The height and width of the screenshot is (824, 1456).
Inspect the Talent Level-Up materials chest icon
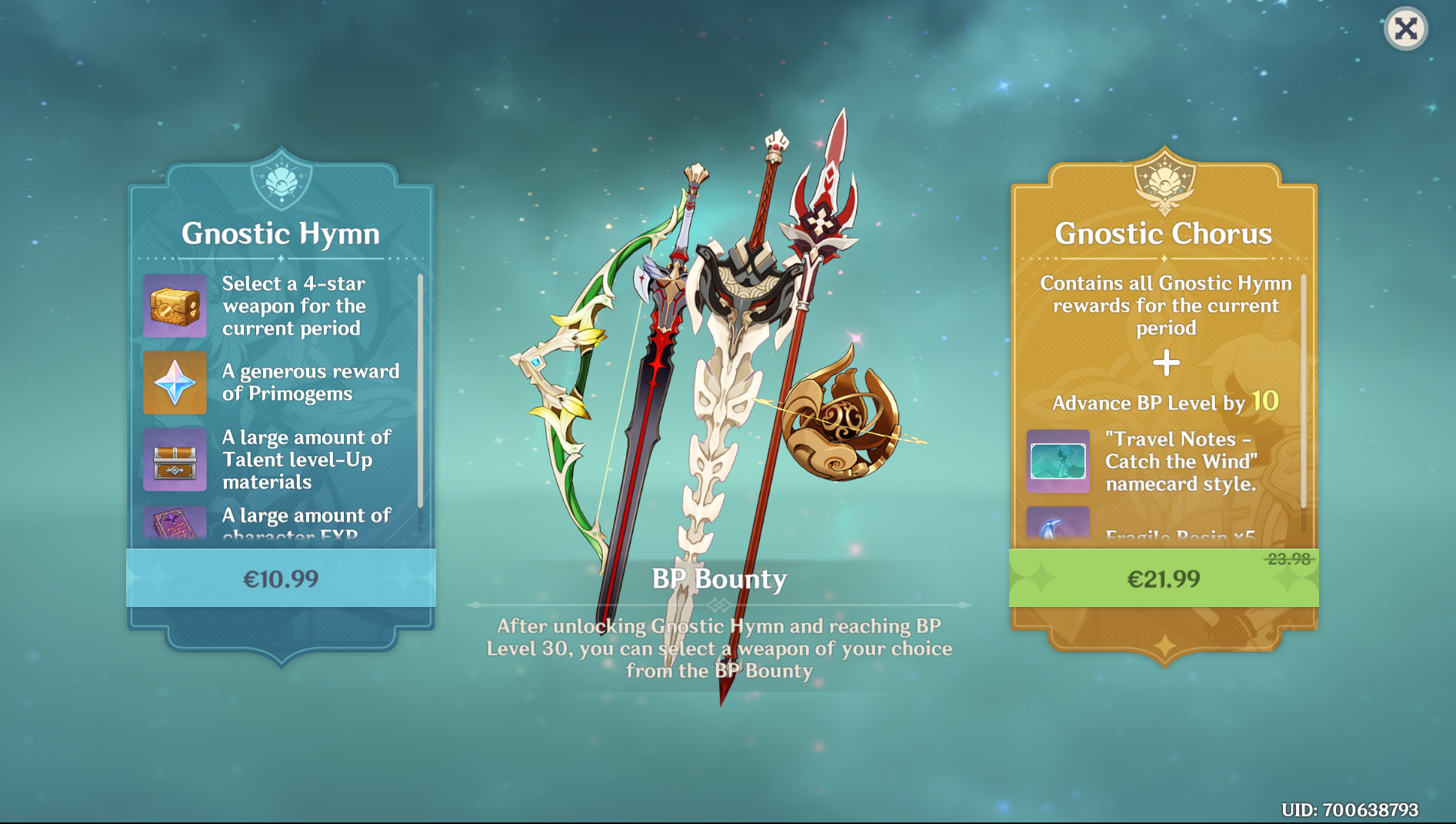[x=175, y=459]
